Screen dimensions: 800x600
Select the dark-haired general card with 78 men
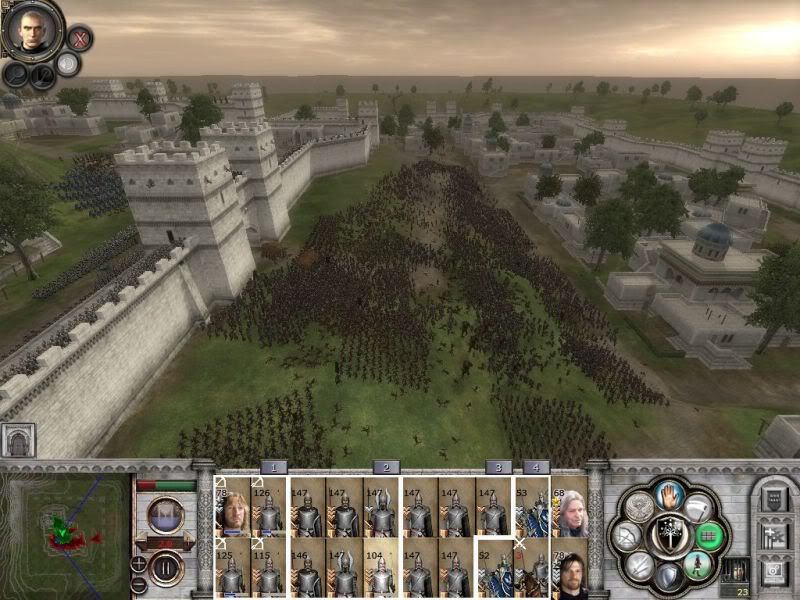coord(569,568)
